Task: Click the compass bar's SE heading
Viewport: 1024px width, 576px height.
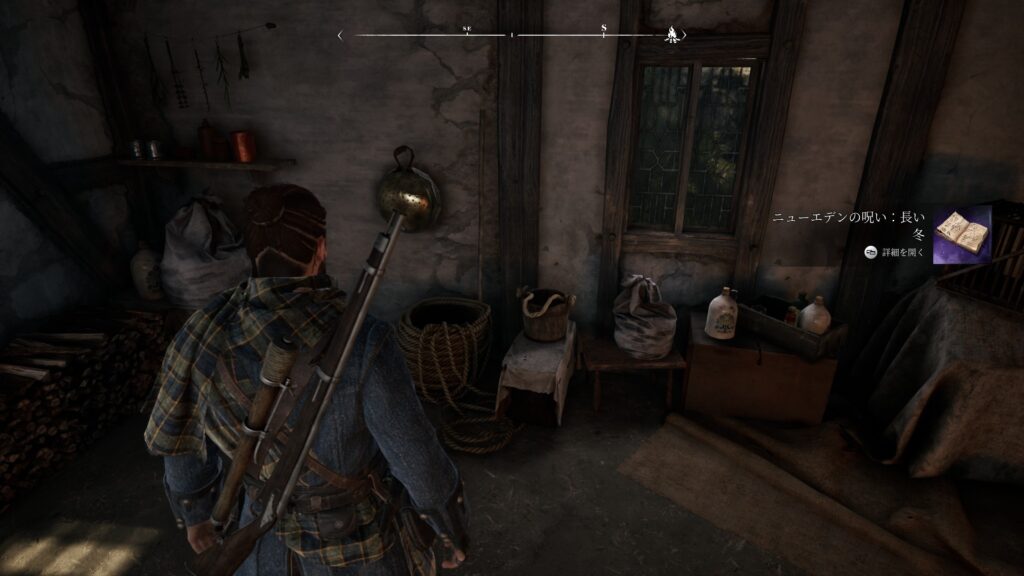Action: click(467, 29)
